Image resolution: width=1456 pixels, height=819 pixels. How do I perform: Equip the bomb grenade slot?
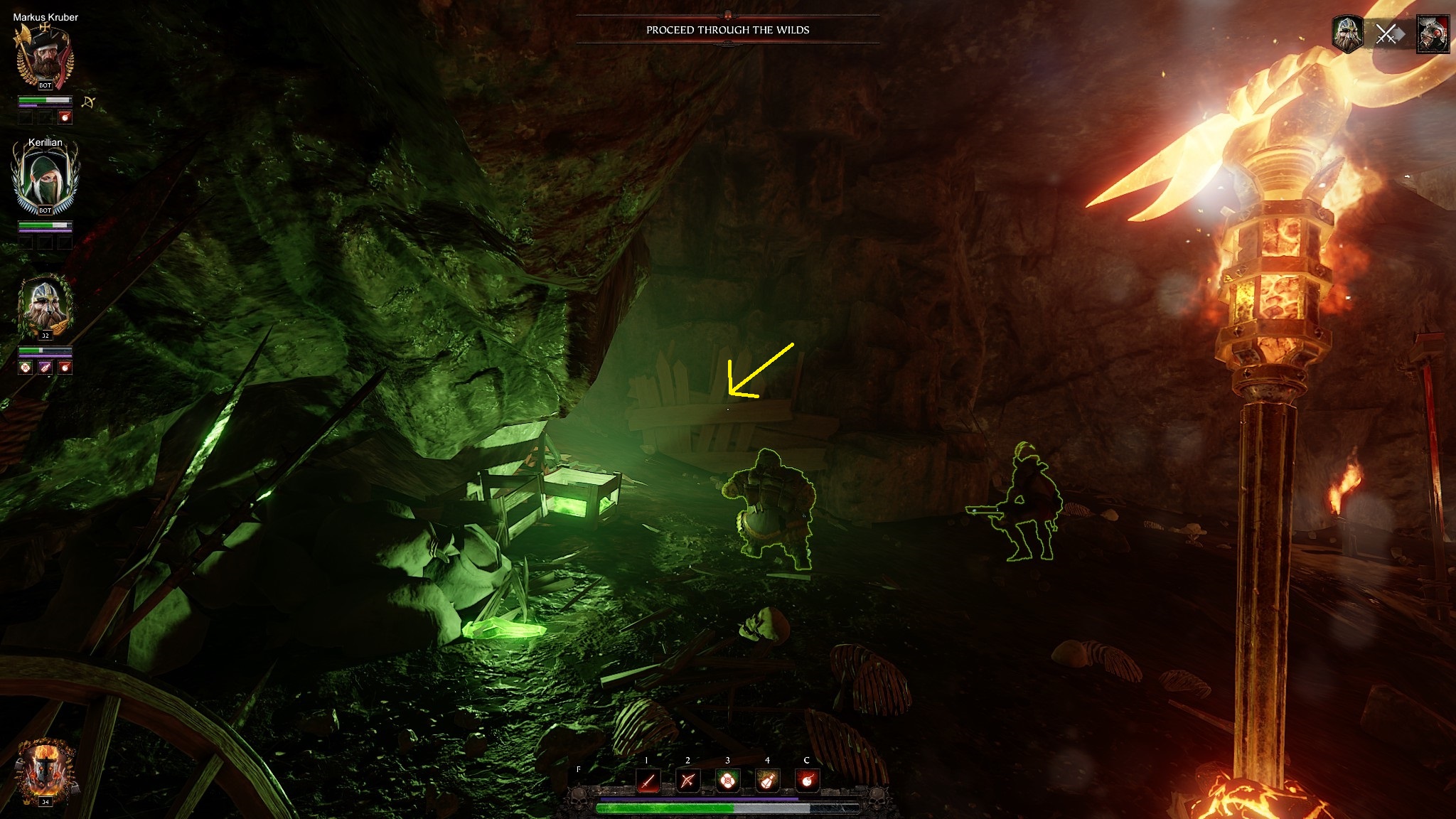[807, 781]
